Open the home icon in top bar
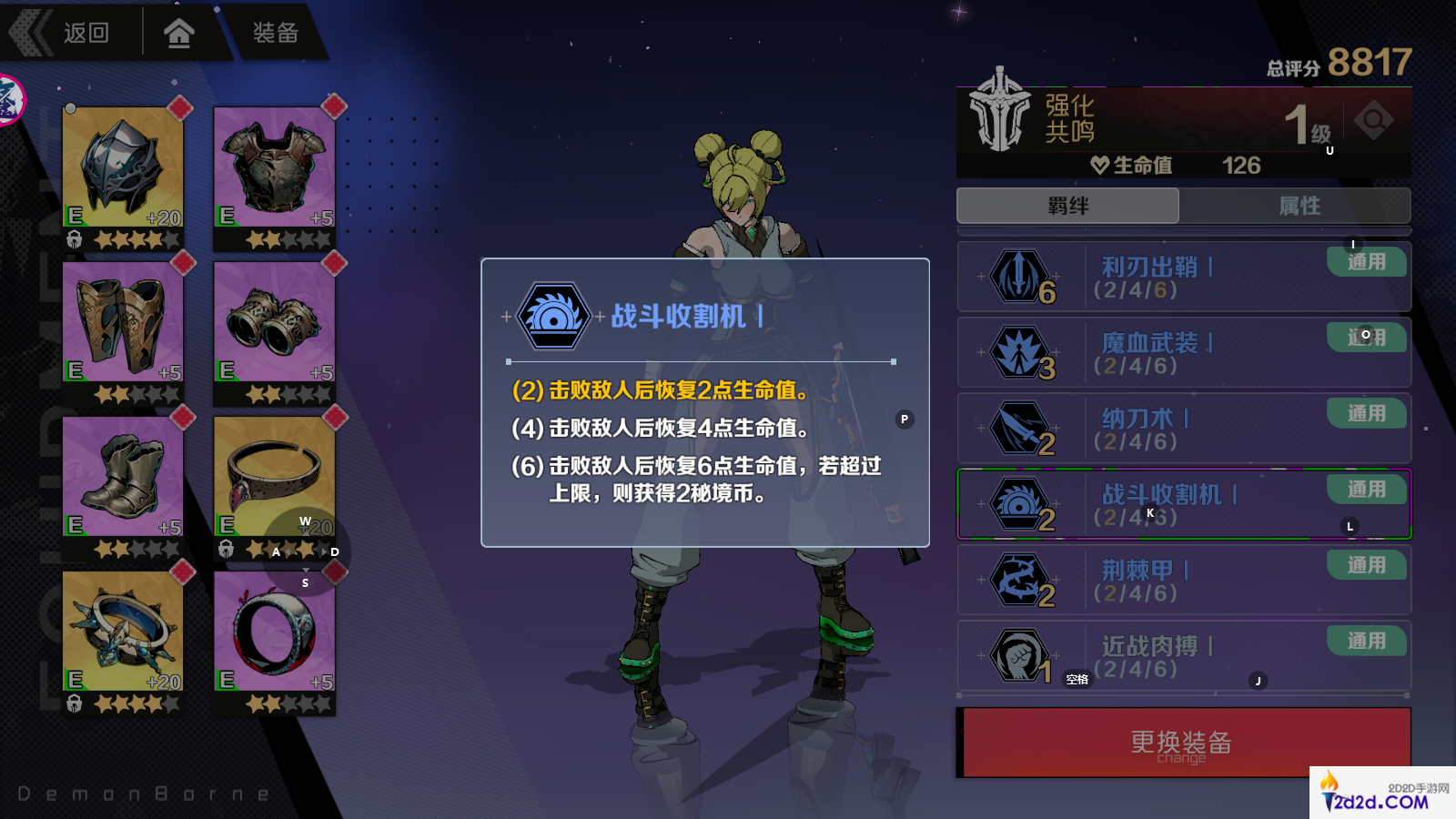Screen dimensions: 1456x819 point(179,31)
